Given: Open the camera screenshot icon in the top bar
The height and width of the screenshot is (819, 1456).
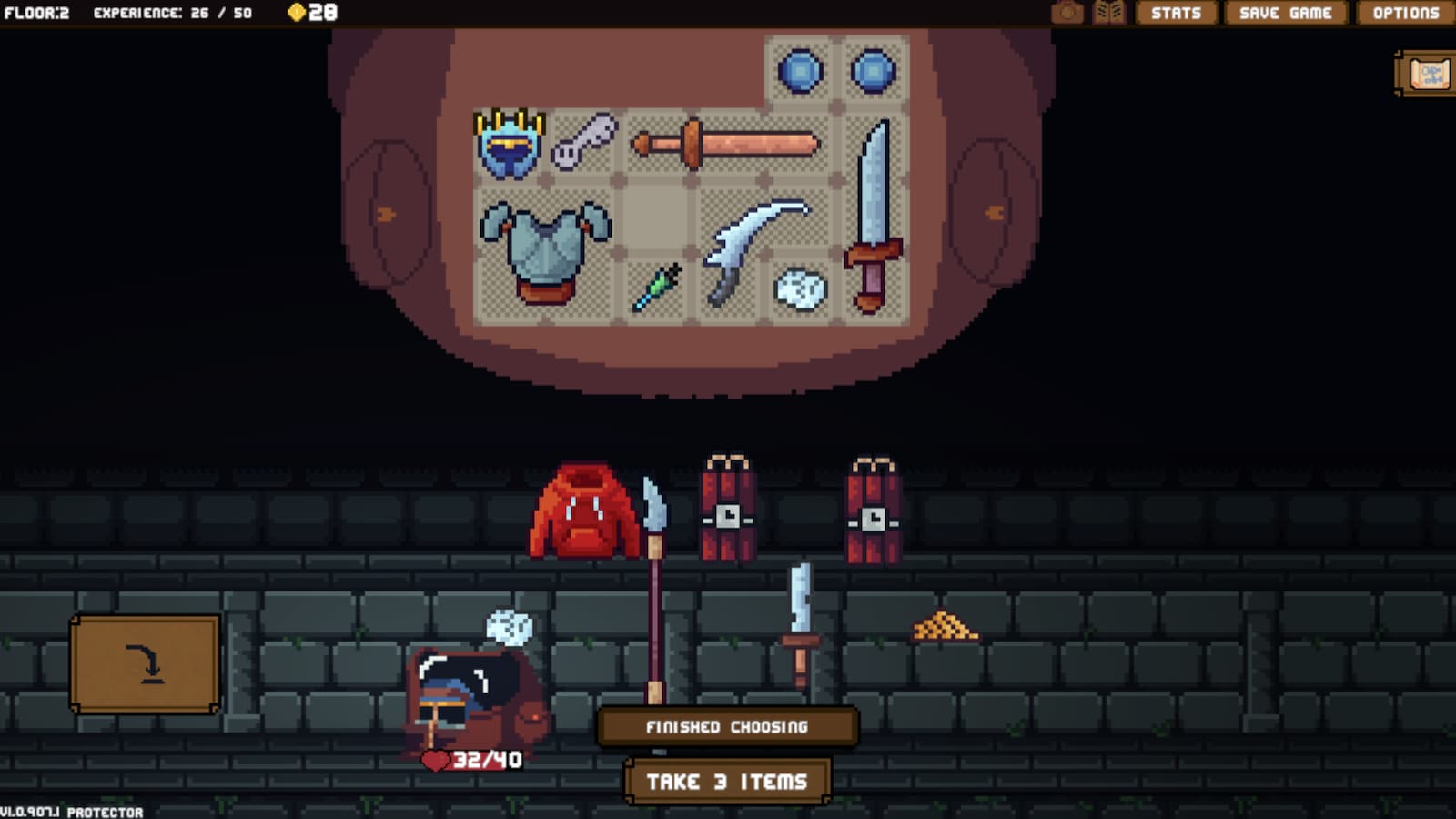Looking at the screenshot, I should [1068, 13].
